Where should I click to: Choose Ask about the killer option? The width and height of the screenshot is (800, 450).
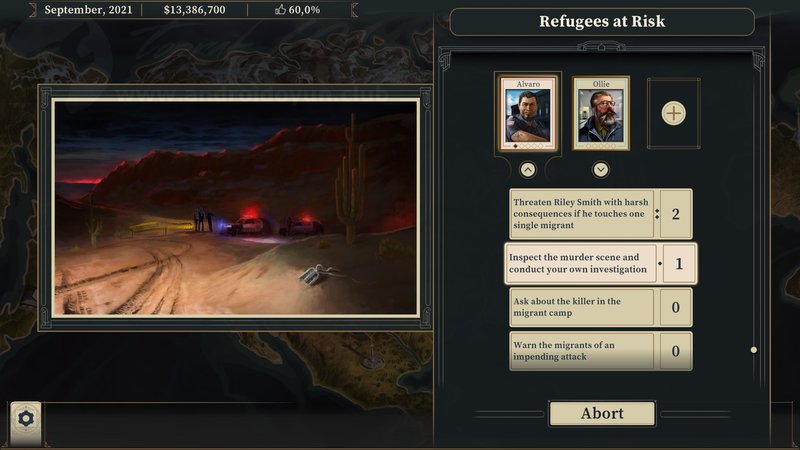(582, 307)
